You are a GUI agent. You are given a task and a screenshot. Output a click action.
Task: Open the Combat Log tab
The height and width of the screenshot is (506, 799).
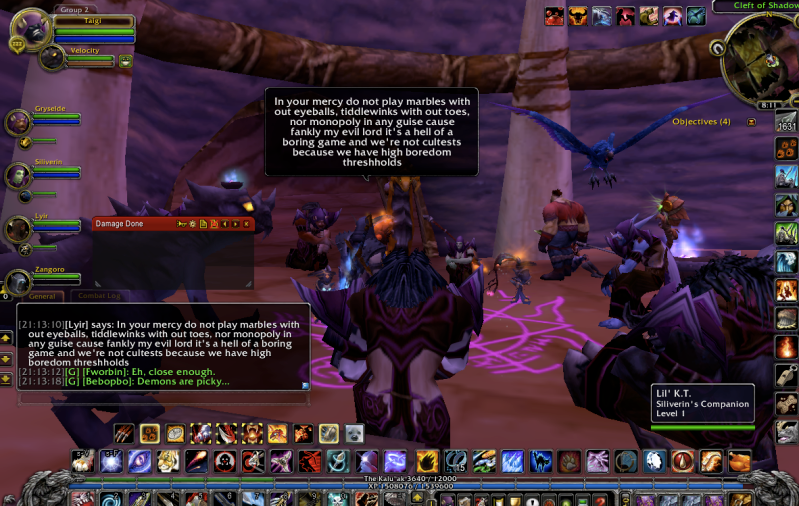point(99,296)
